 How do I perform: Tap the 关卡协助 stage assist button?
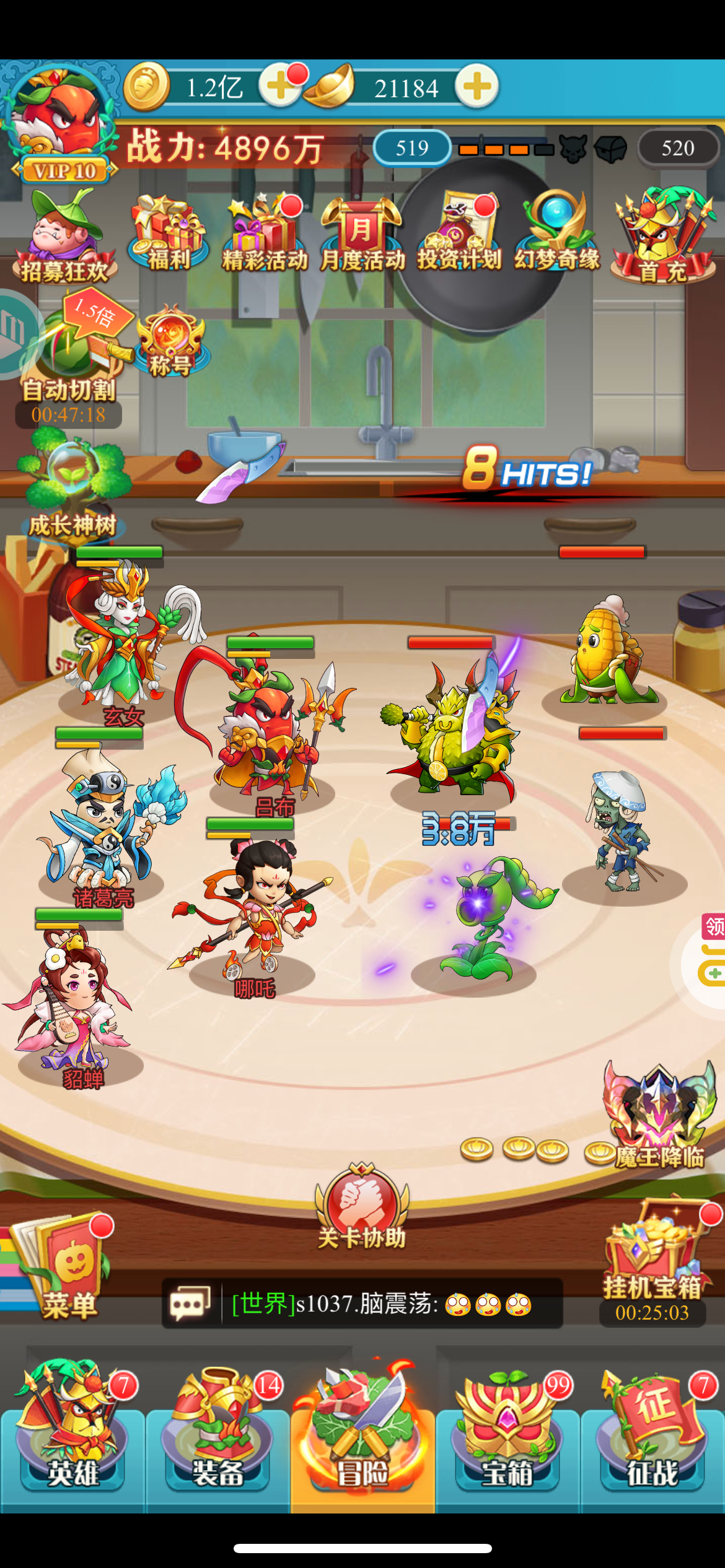click(362, 1208)
